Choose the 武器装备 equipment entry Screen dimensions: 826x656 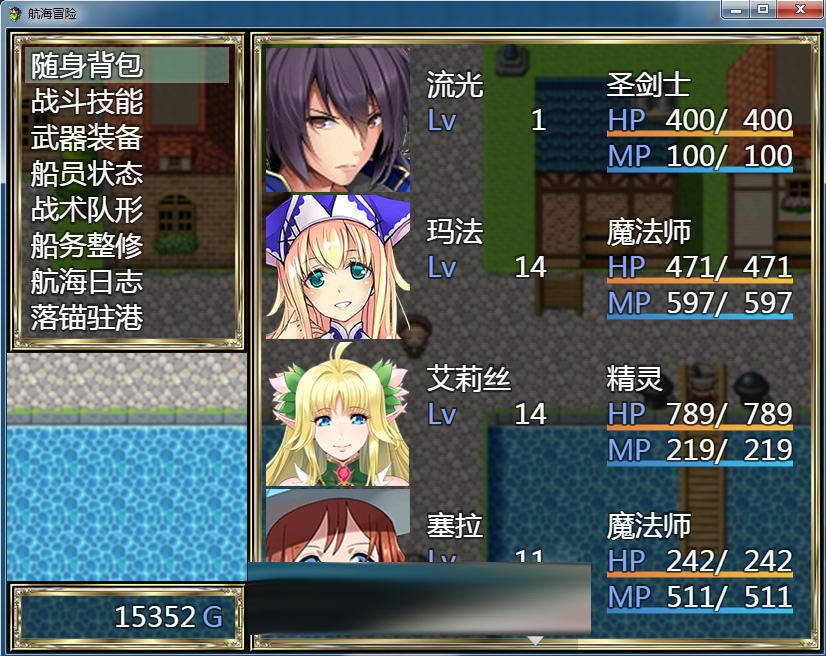tap(87, 138)
